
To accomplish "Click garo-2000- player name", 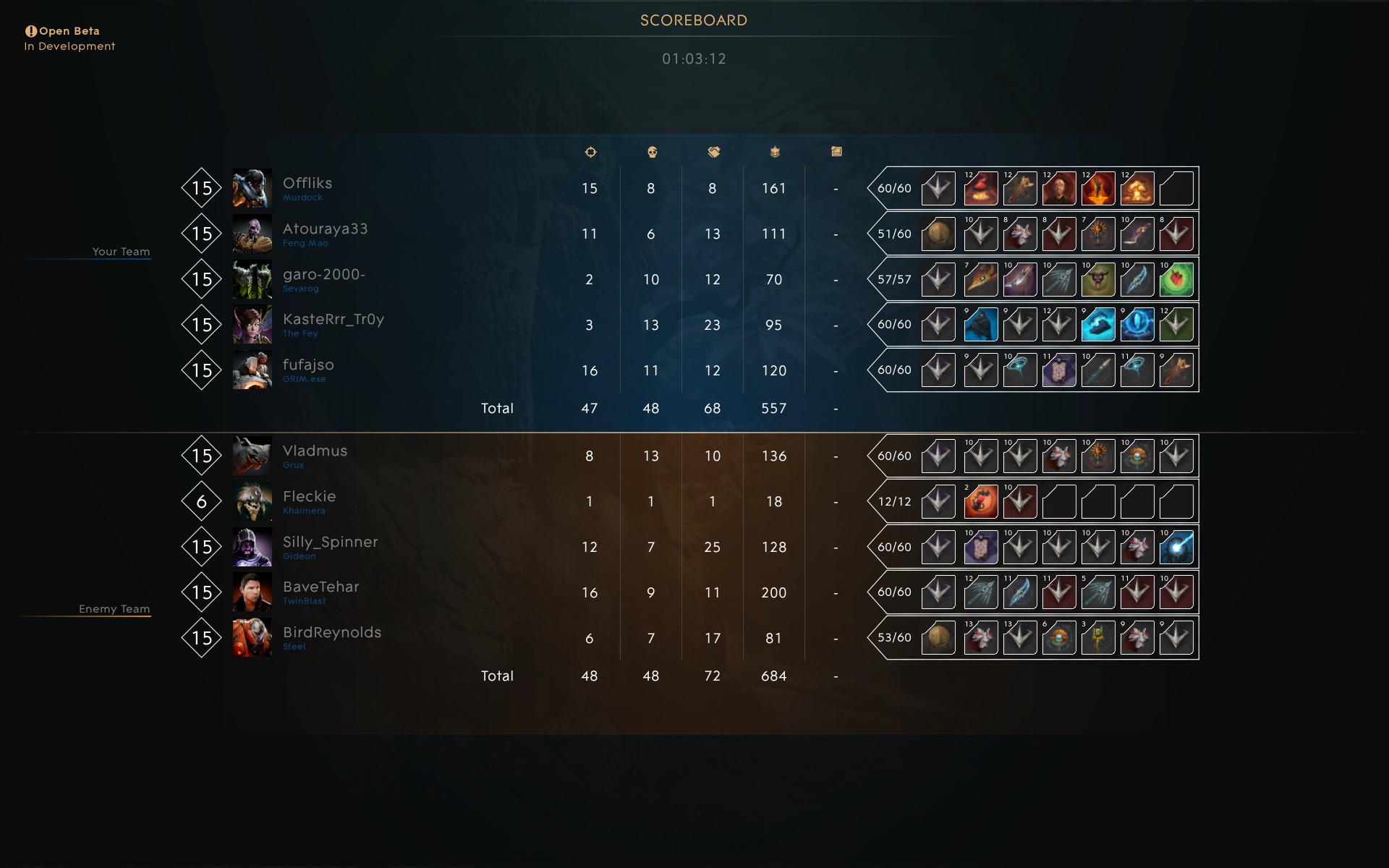I will tap(323, 275).
